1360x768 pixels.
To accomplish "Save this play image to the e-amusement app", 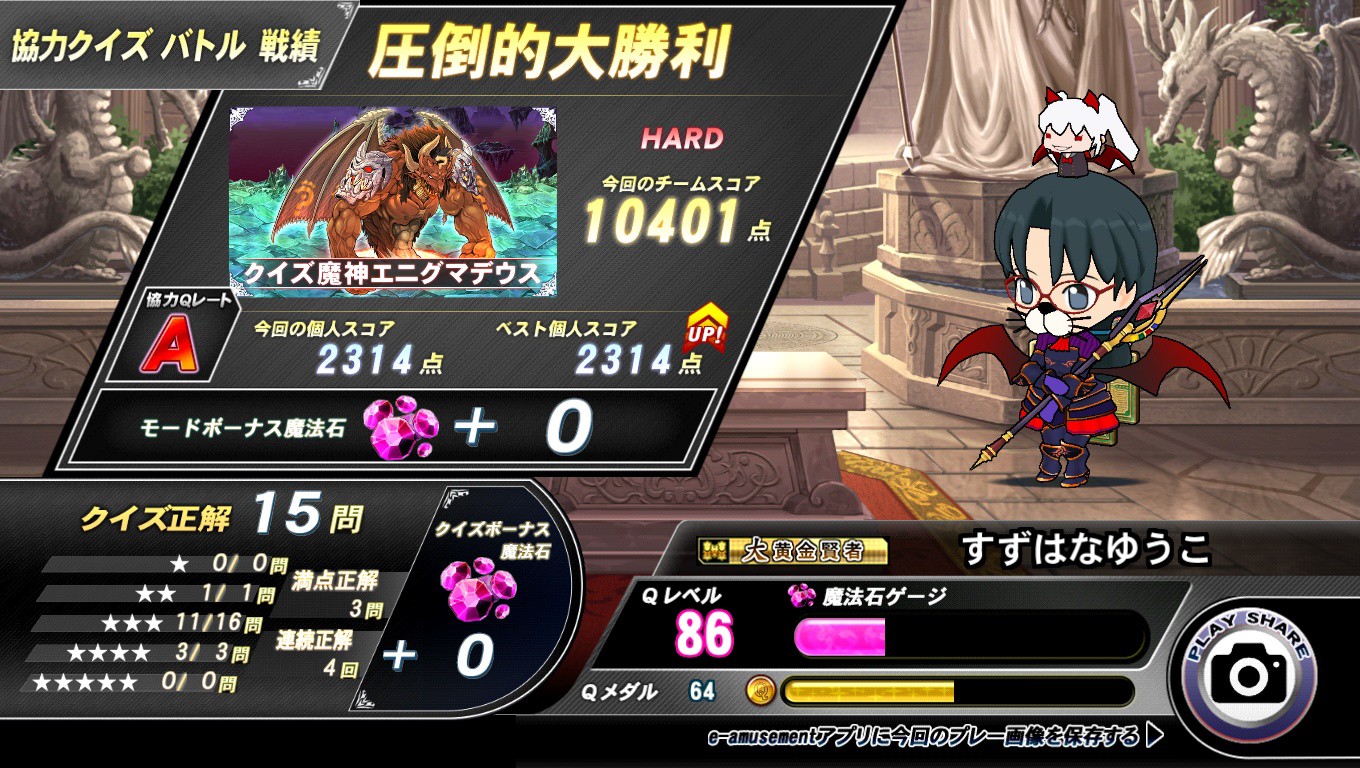I will [934, 737].
